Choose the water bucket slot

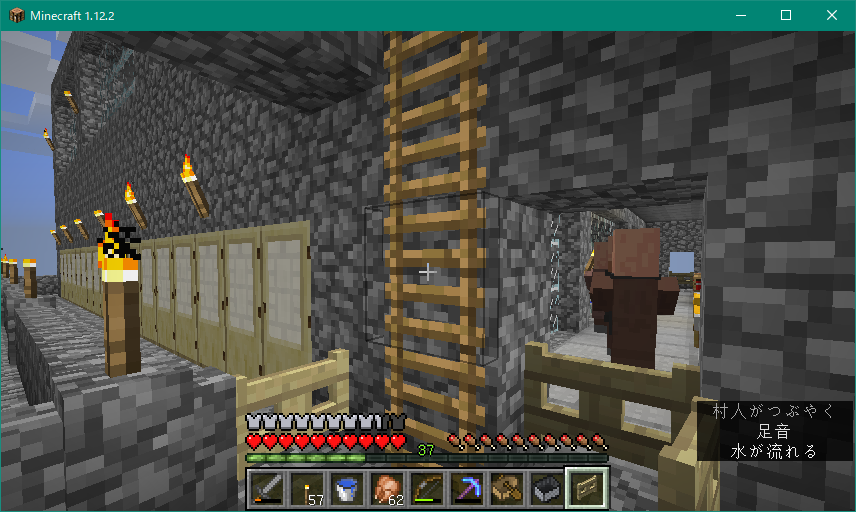tap(347, 488)
